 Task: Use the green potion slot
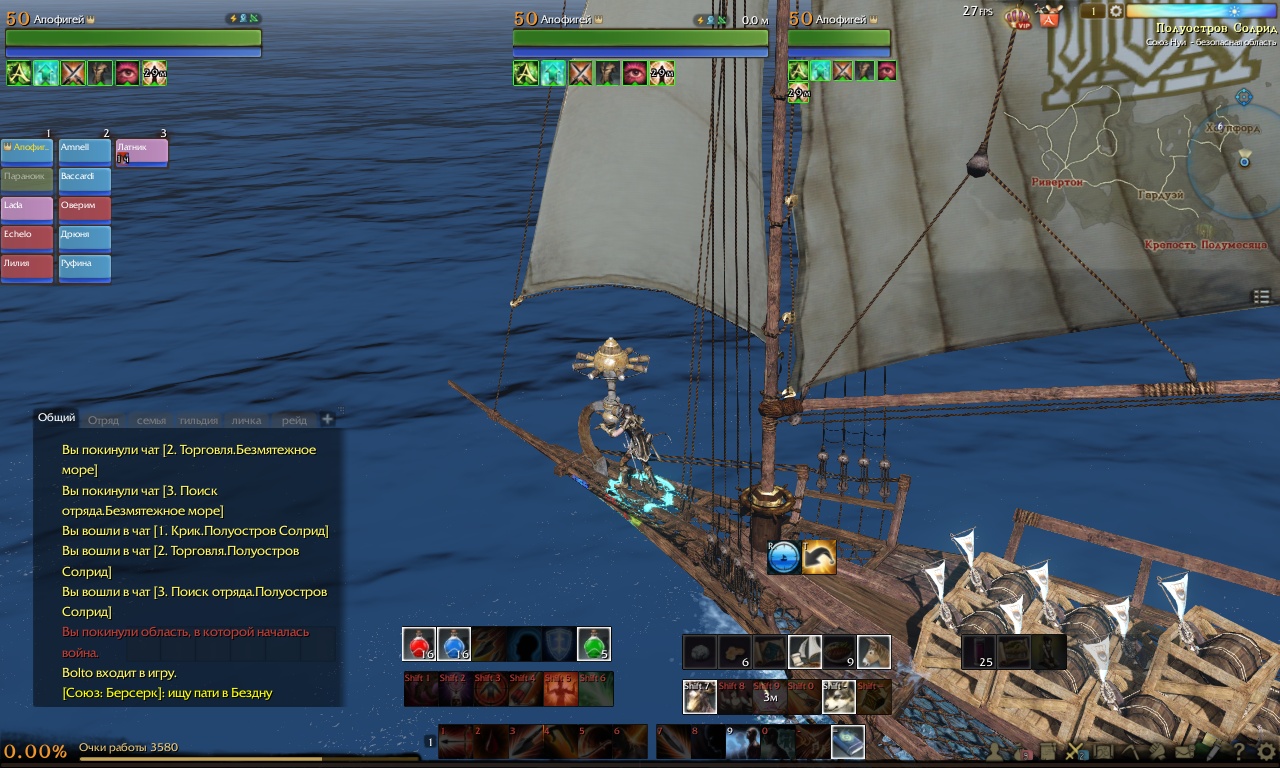pos(594,644)
